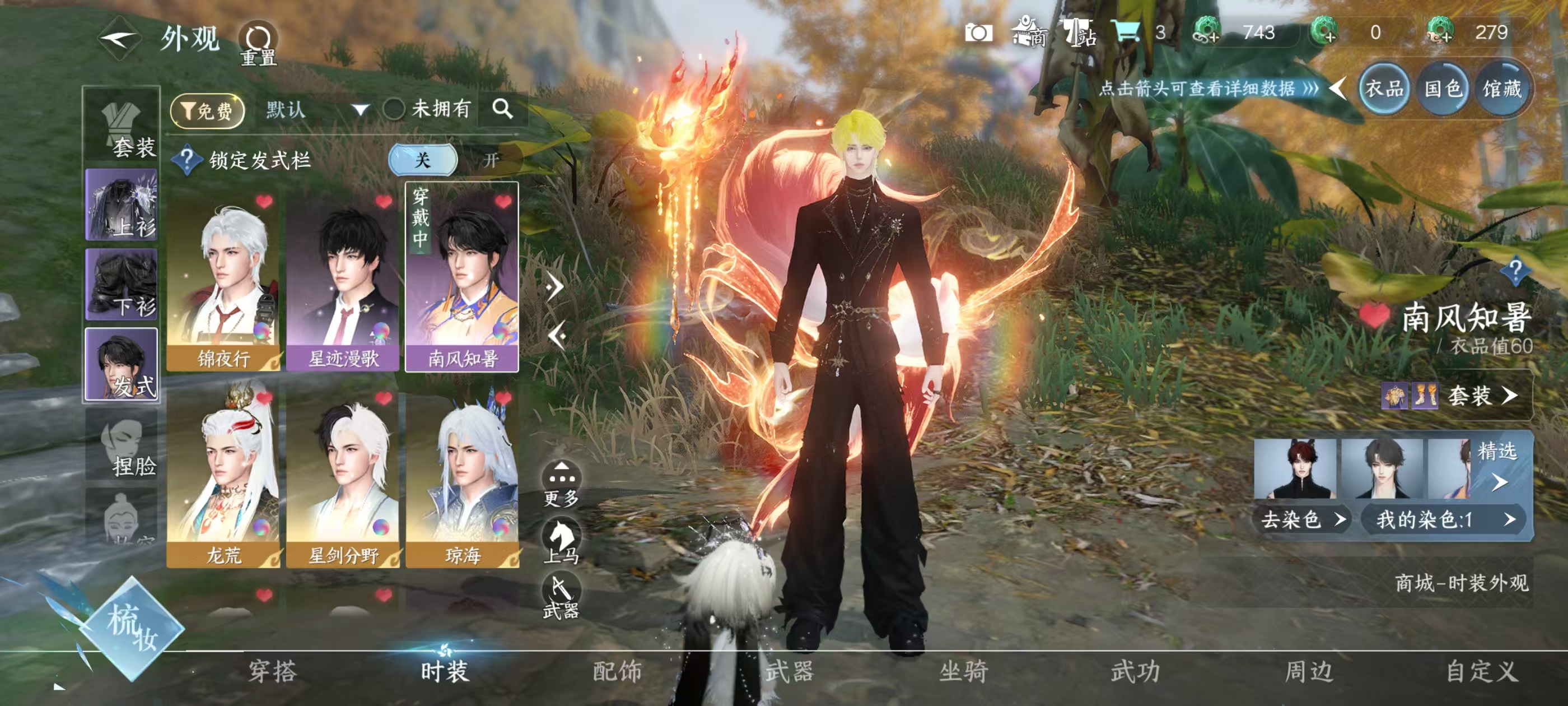Open the 衣品 round button
The height and width of the screenshot is (706, 1568).
coord(1384,90)
